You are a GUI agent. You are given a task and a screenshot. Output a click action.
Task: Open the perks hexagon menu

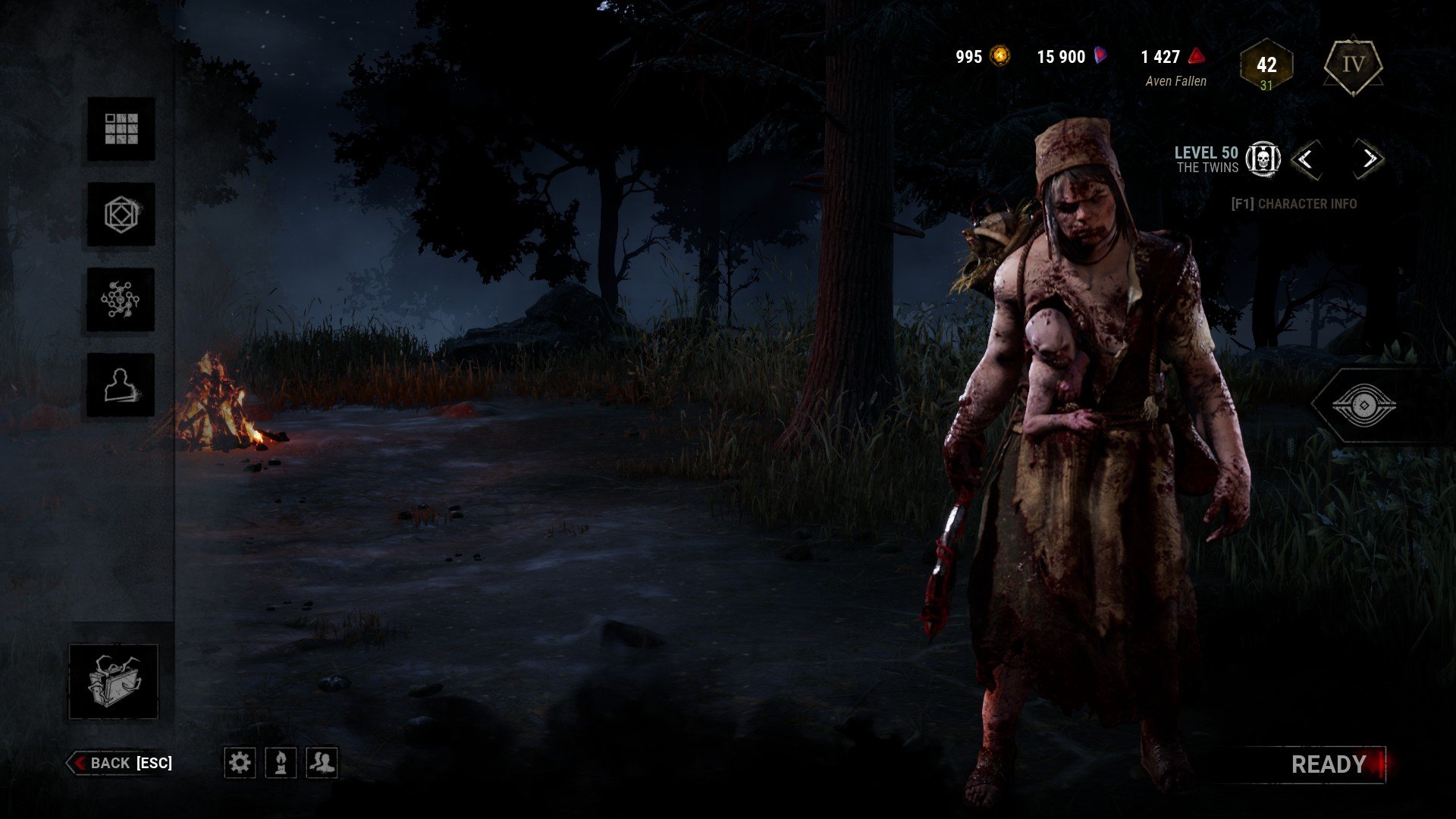121,215
